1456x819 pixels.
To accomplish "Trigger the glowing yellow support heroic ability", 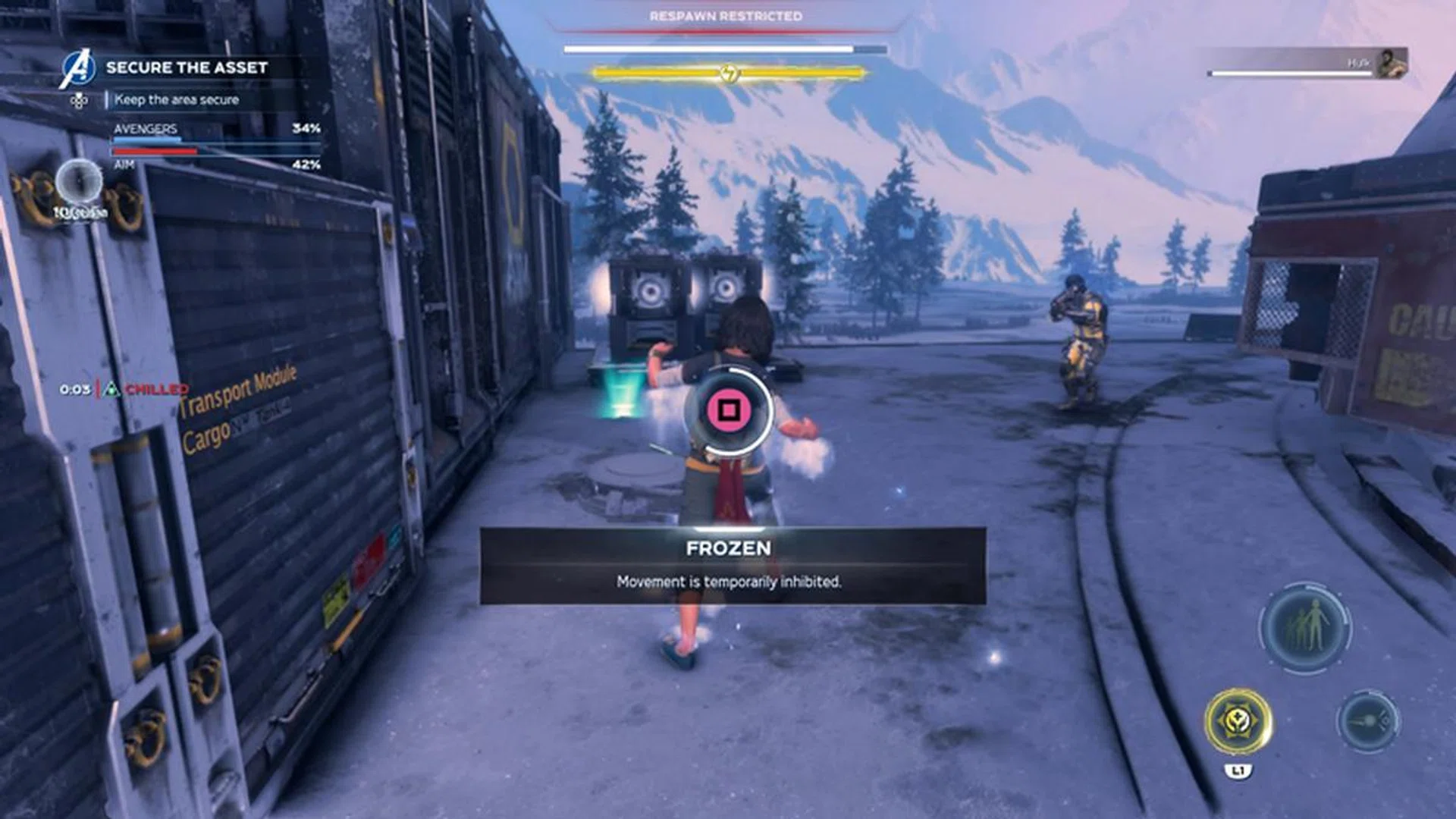I will click(x=1238, y=721).
